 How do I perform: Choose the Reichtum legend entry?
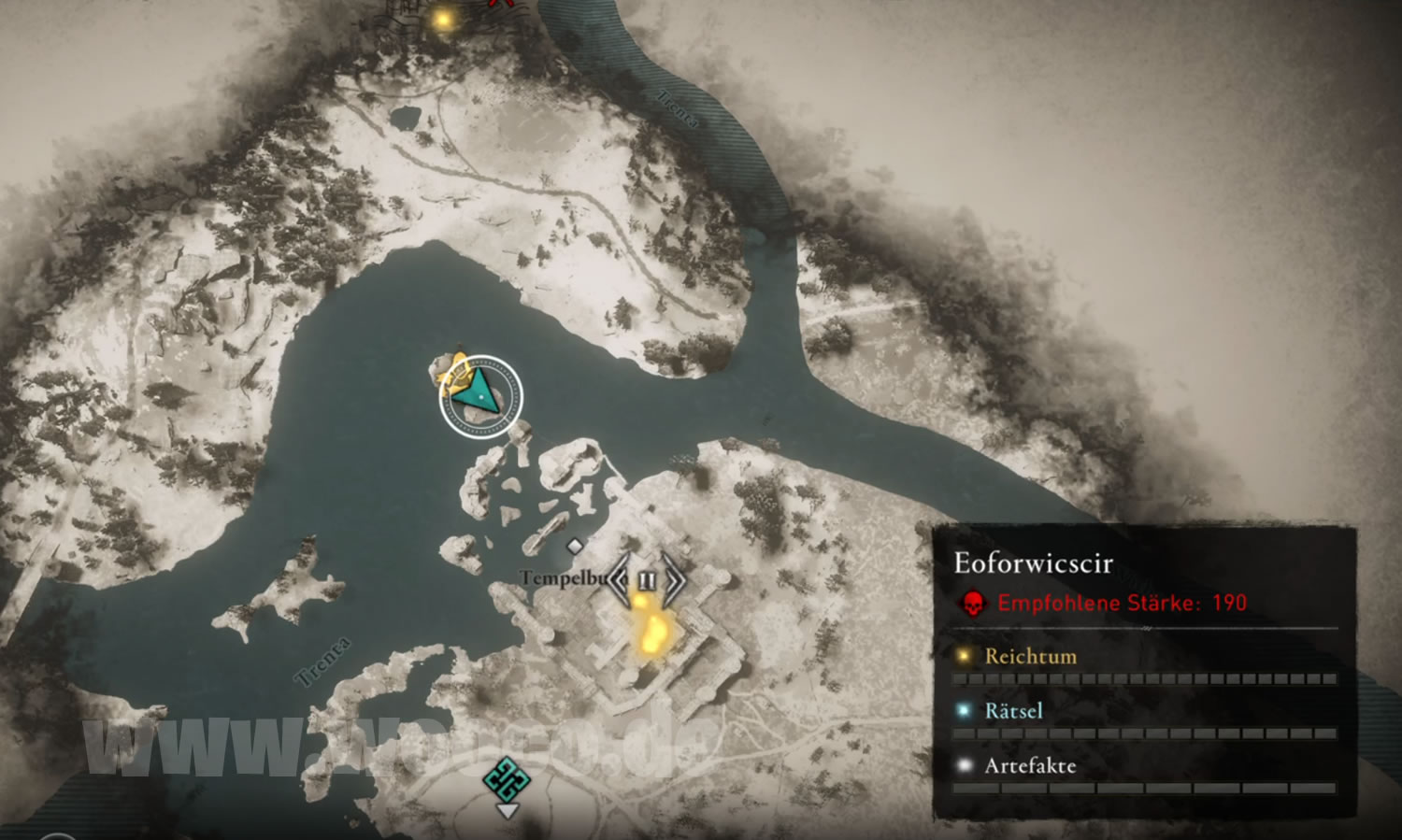1030,656
